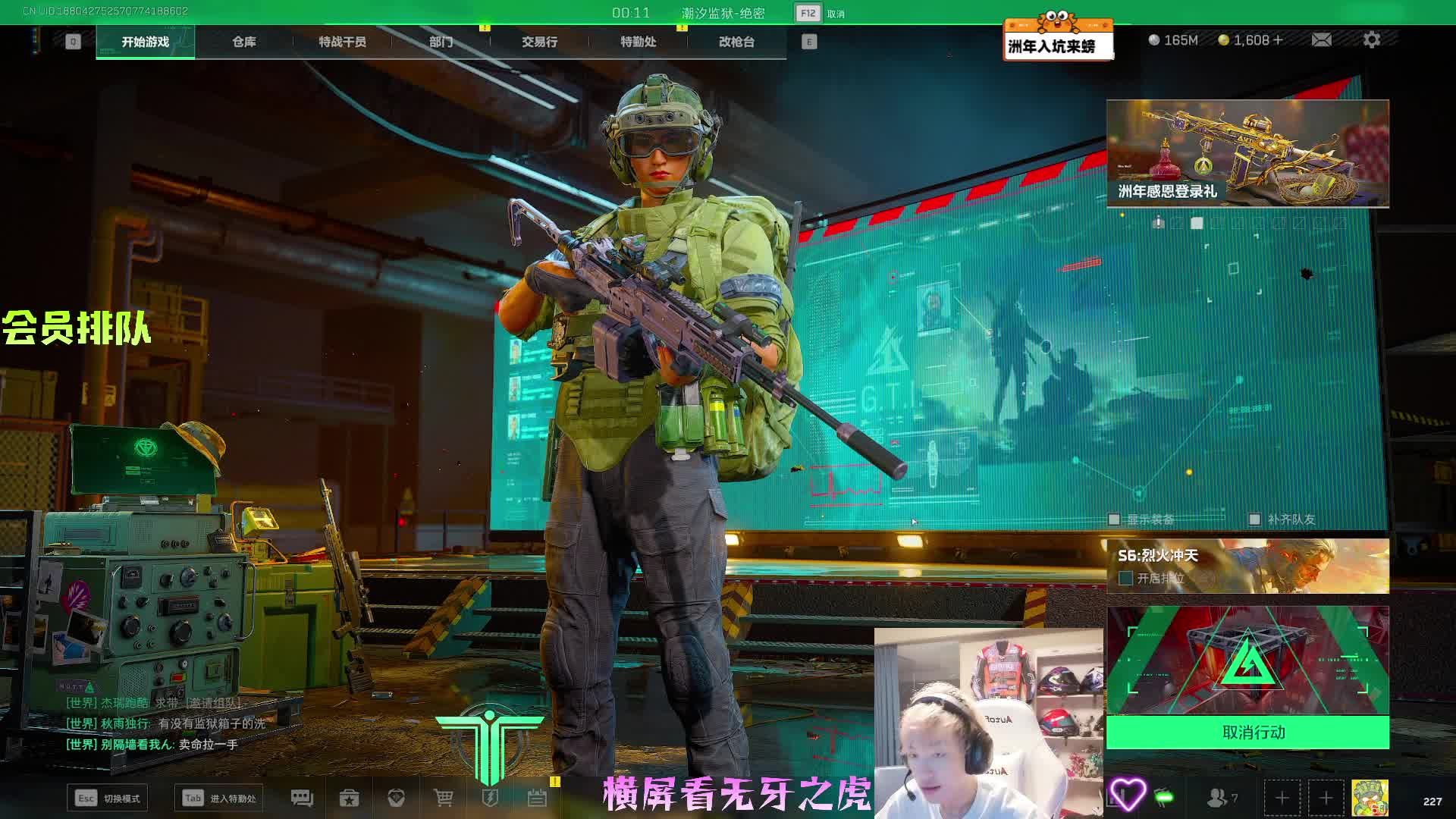Toggle the 显示装备 checkbox
Viewport: 1456px width, 819px height.
pos(1114,519)
